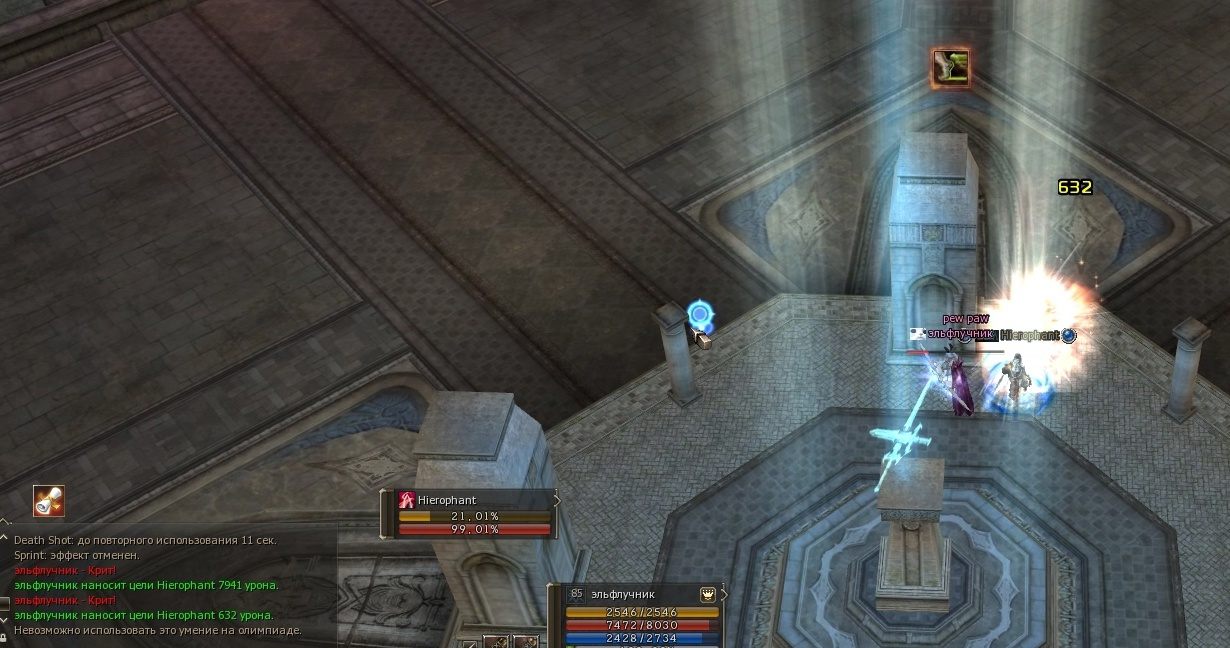
Task: Click the foot-shaped speed buff icon
Action: coord(950,68)
